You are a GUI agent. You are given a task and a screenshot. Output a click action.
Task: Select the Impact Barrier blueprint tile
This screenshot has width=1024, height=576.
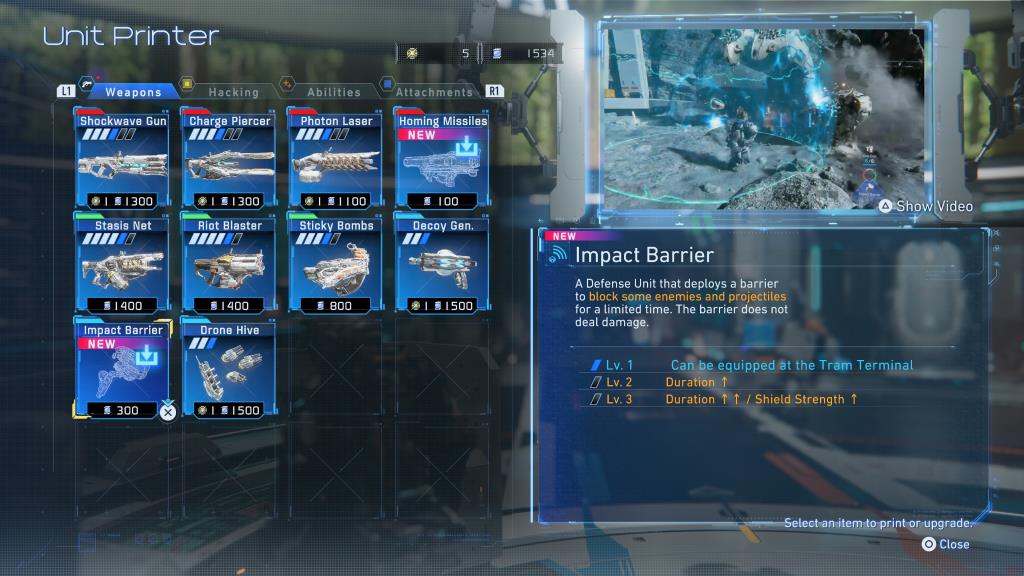point(123,369)
